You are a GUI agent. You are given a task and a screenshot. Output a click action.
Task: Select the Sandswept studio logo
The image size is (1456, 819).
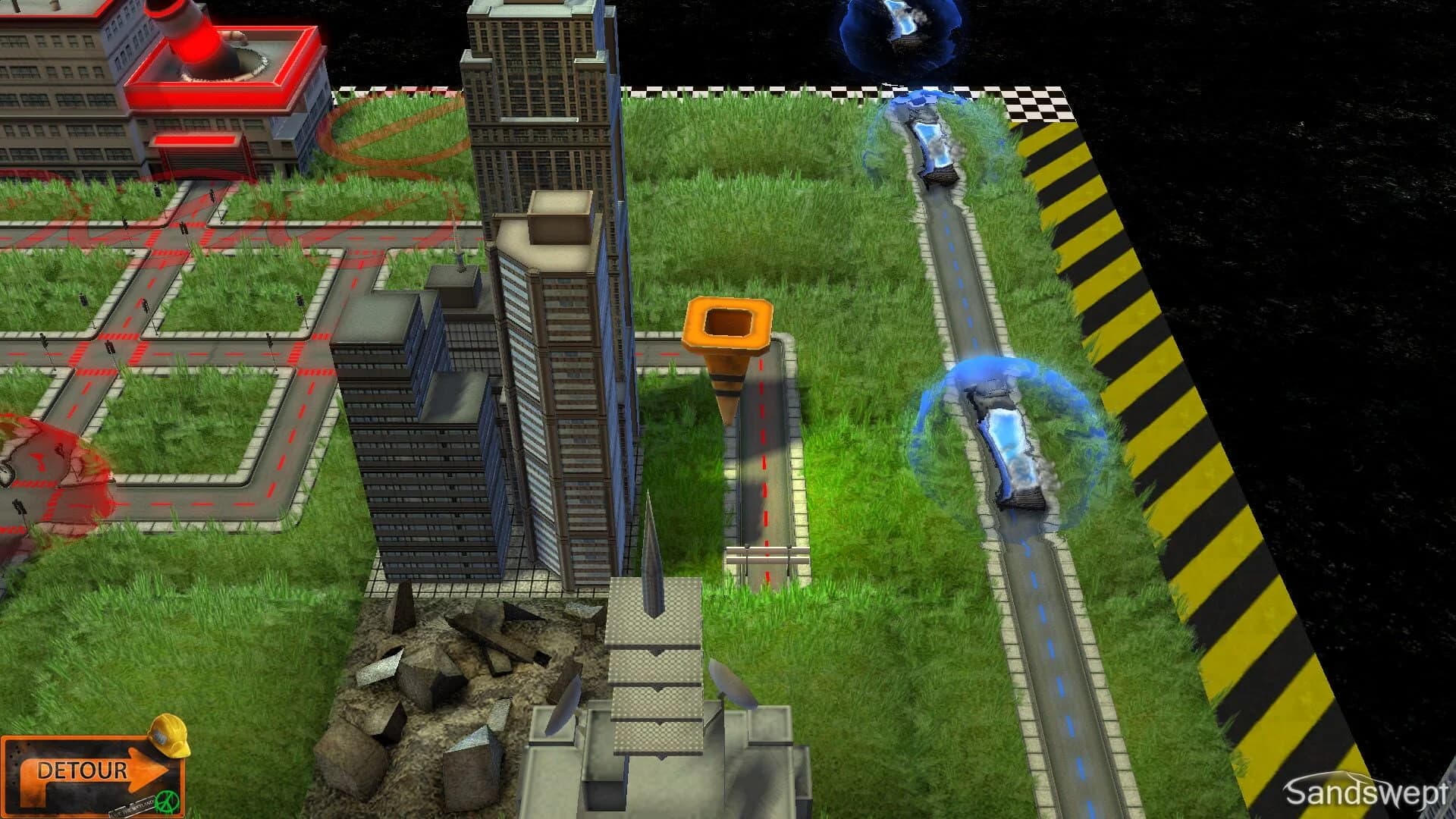pyautogui.click(x=1365, y=789)
